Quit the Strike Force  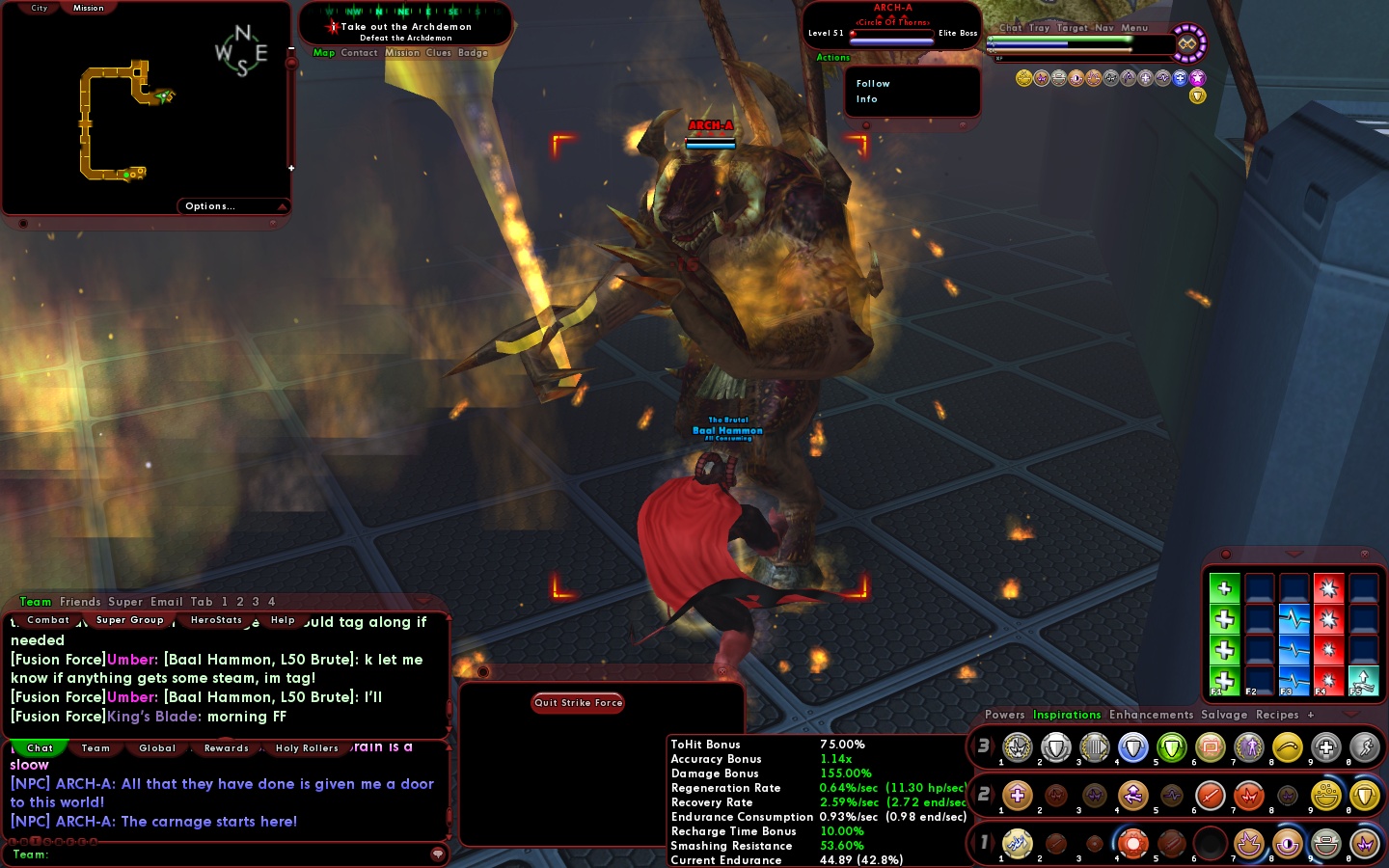coord(578,703)
